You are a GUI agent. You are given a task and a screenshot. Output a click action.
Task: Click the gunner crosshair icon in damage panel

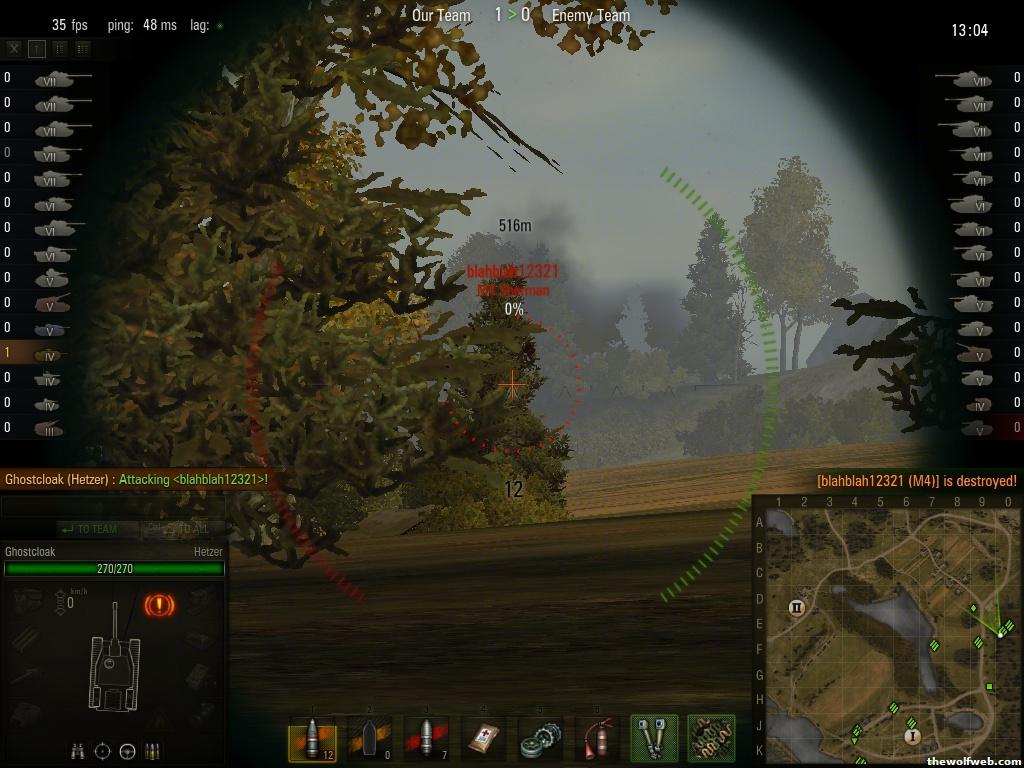[102, 751]
